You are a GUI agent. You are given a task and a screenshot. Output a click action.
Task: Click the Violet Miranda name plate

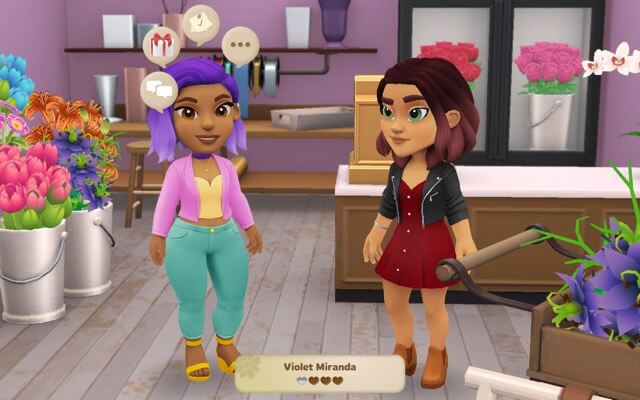320,373
